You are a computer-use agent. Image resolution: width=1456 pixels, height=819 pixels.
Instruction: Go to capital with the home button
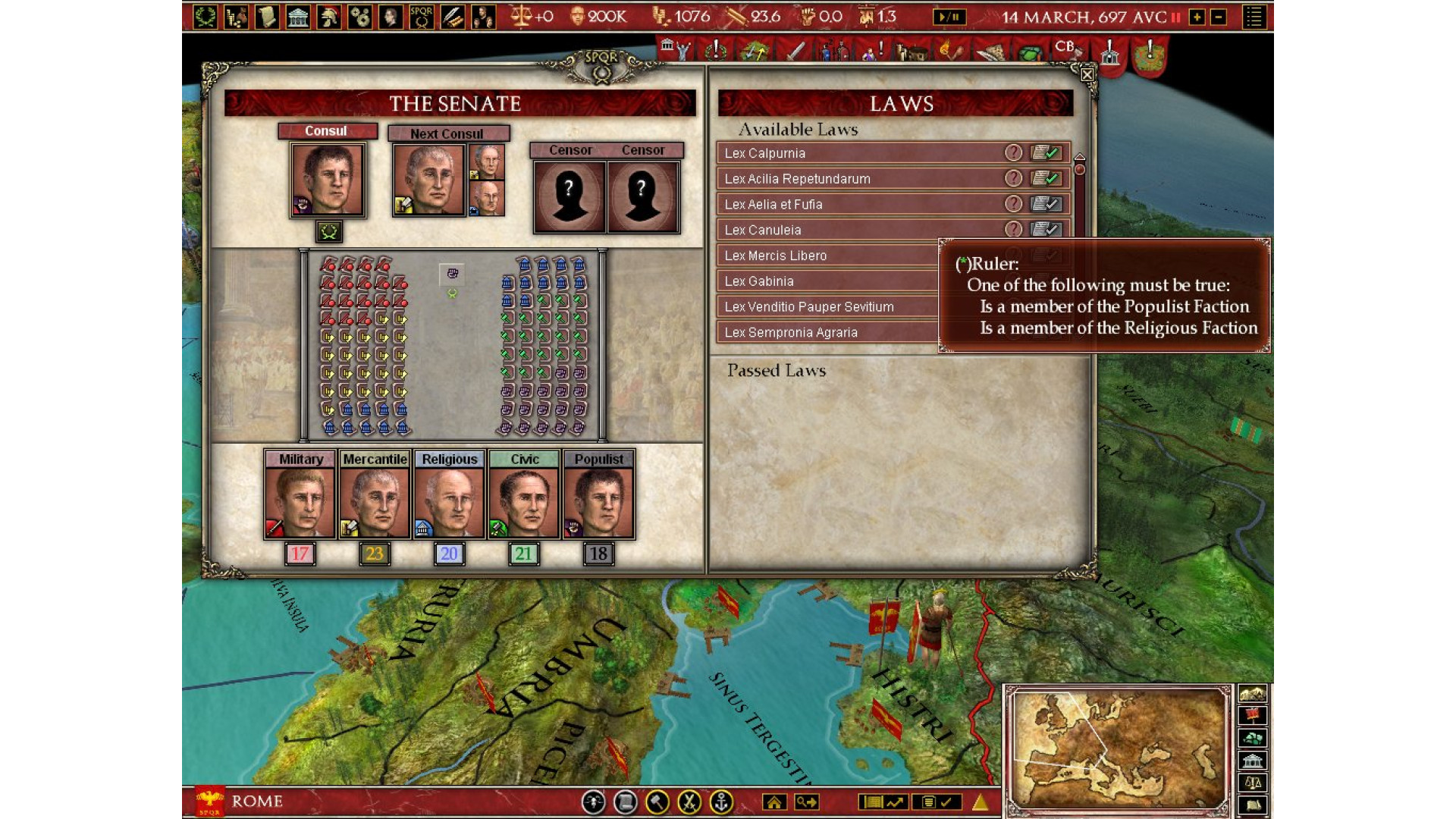coord(774,802)
